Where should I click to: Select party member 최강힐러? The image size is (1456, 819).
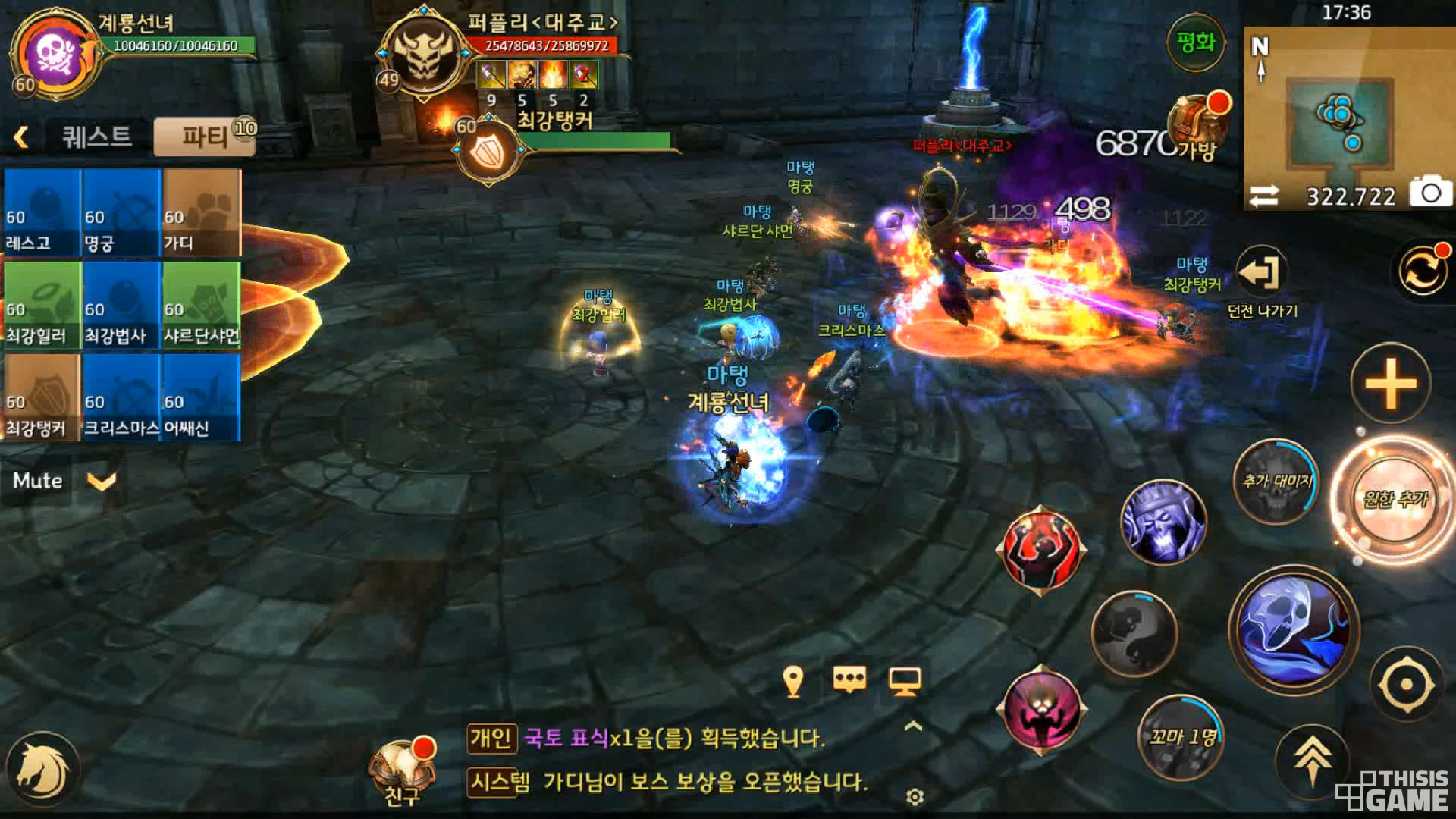click(42, 306)
